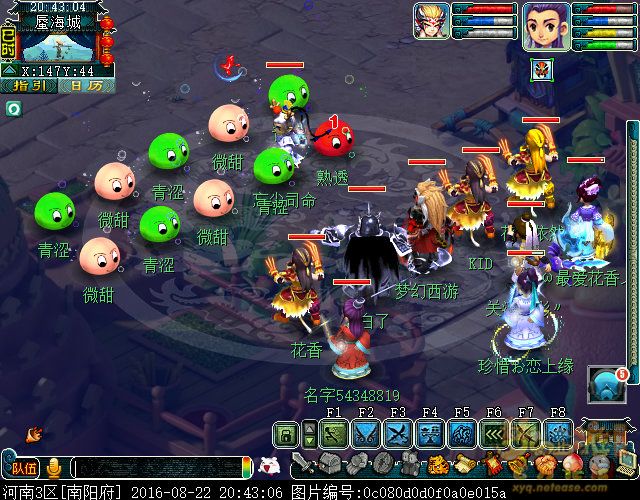Use the F1 running figure skill
Screen dimensions: 640x500
tap(334, 434)
